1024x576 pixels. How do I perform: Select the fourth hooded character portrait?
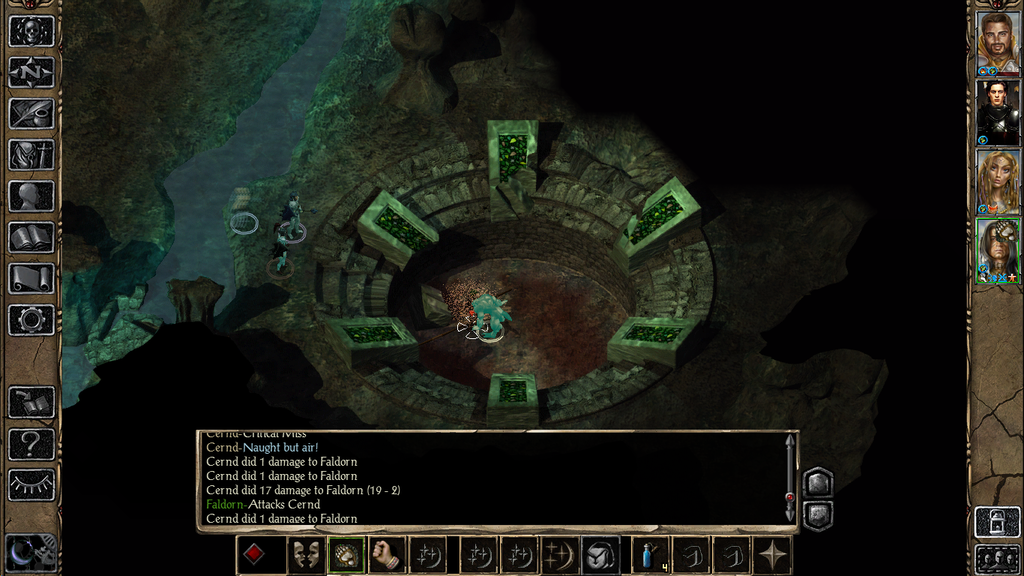pos(997,248)
